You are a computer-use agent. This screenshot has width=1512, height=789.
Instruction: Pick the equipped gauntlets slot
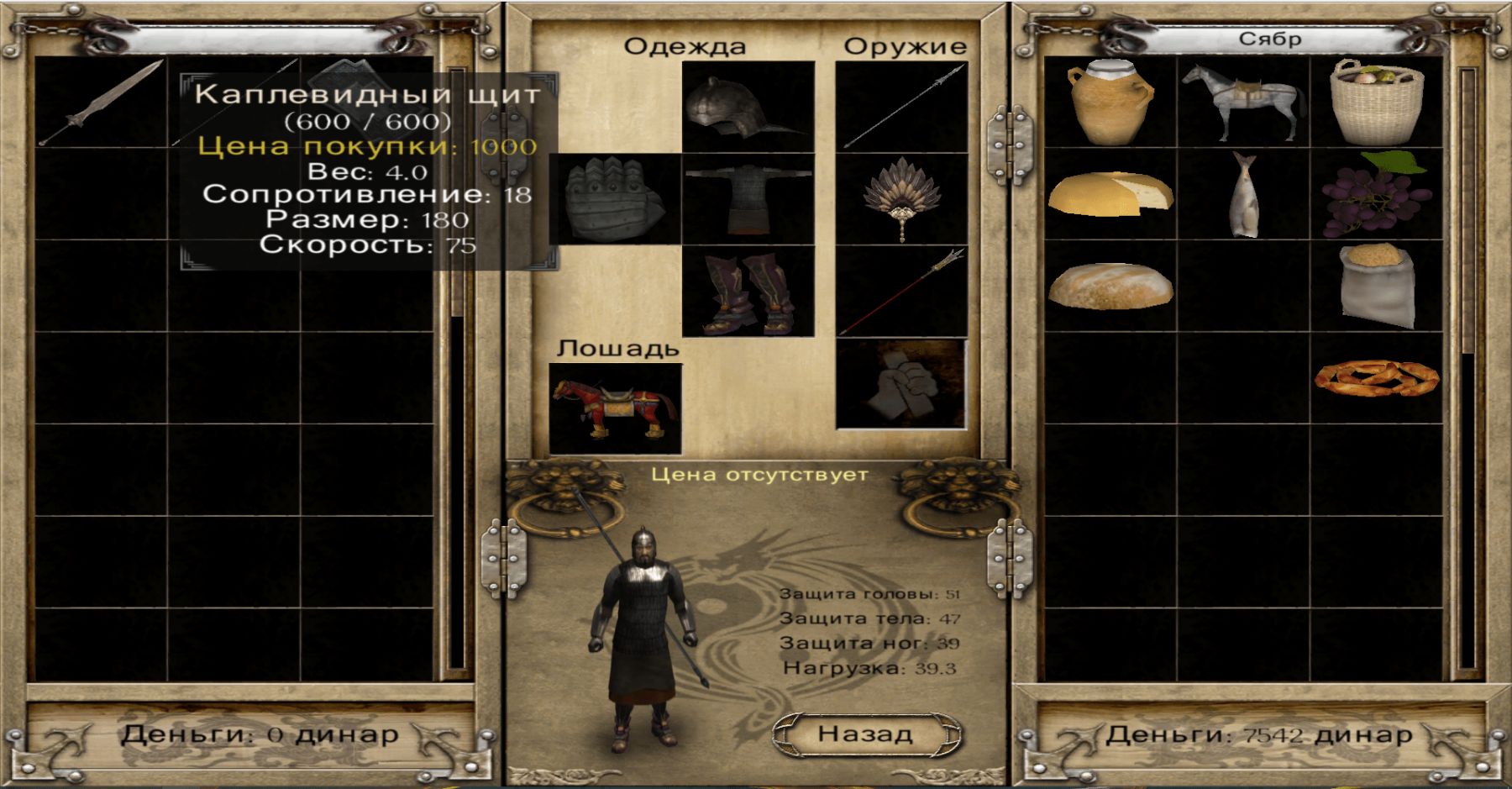click(615, 199)
